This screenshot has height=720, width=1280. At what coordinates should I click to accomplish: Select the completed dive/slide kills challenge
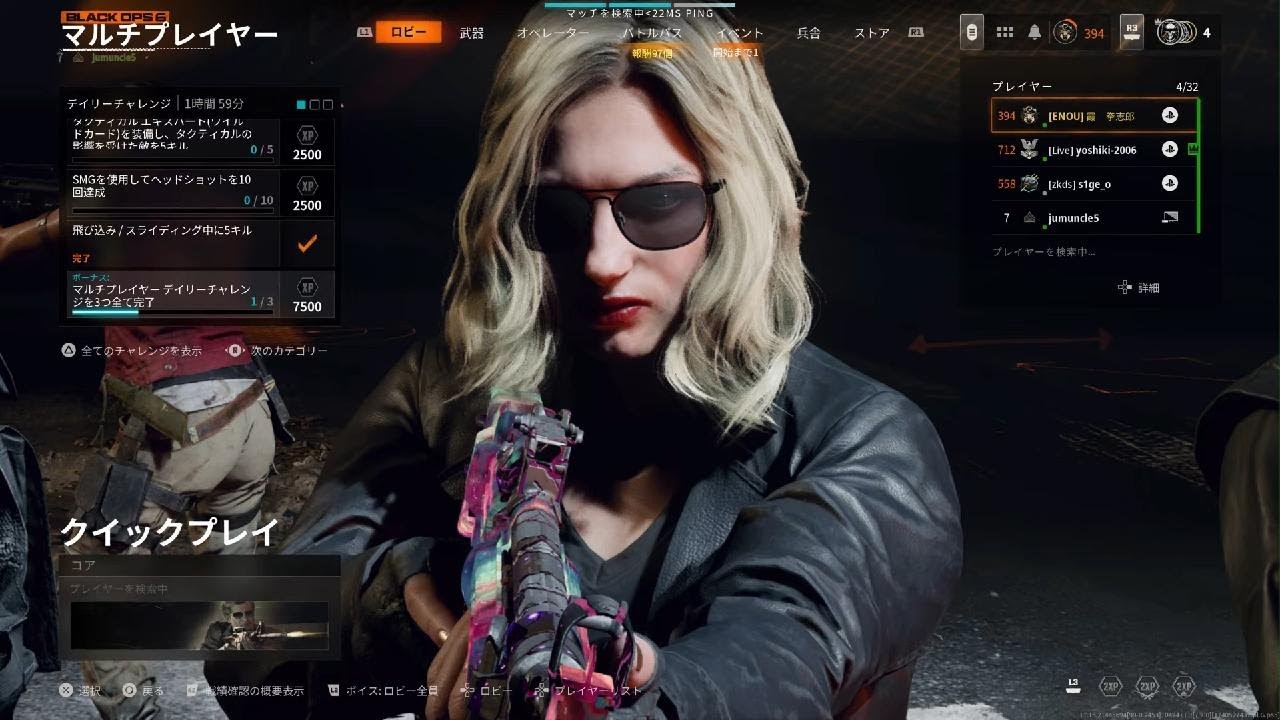[x=202, y=243]
